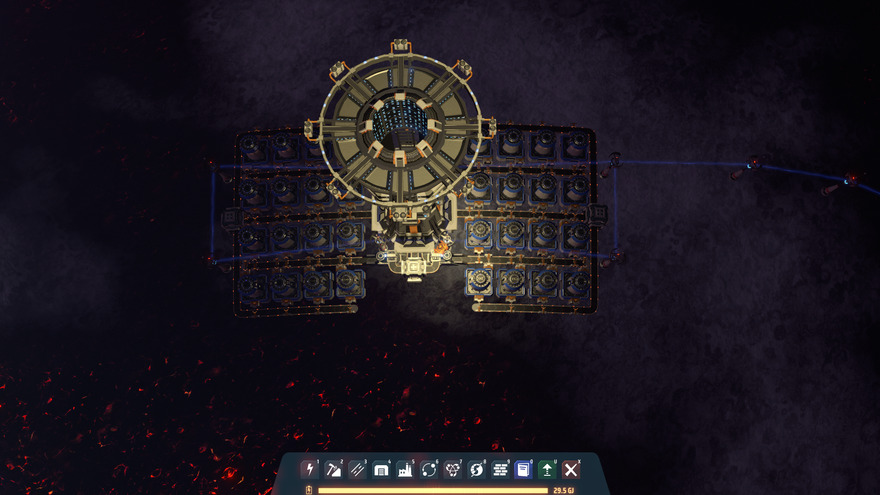Select the factory production build category
The width and height of the screenshot is (880, 495).
405,469
